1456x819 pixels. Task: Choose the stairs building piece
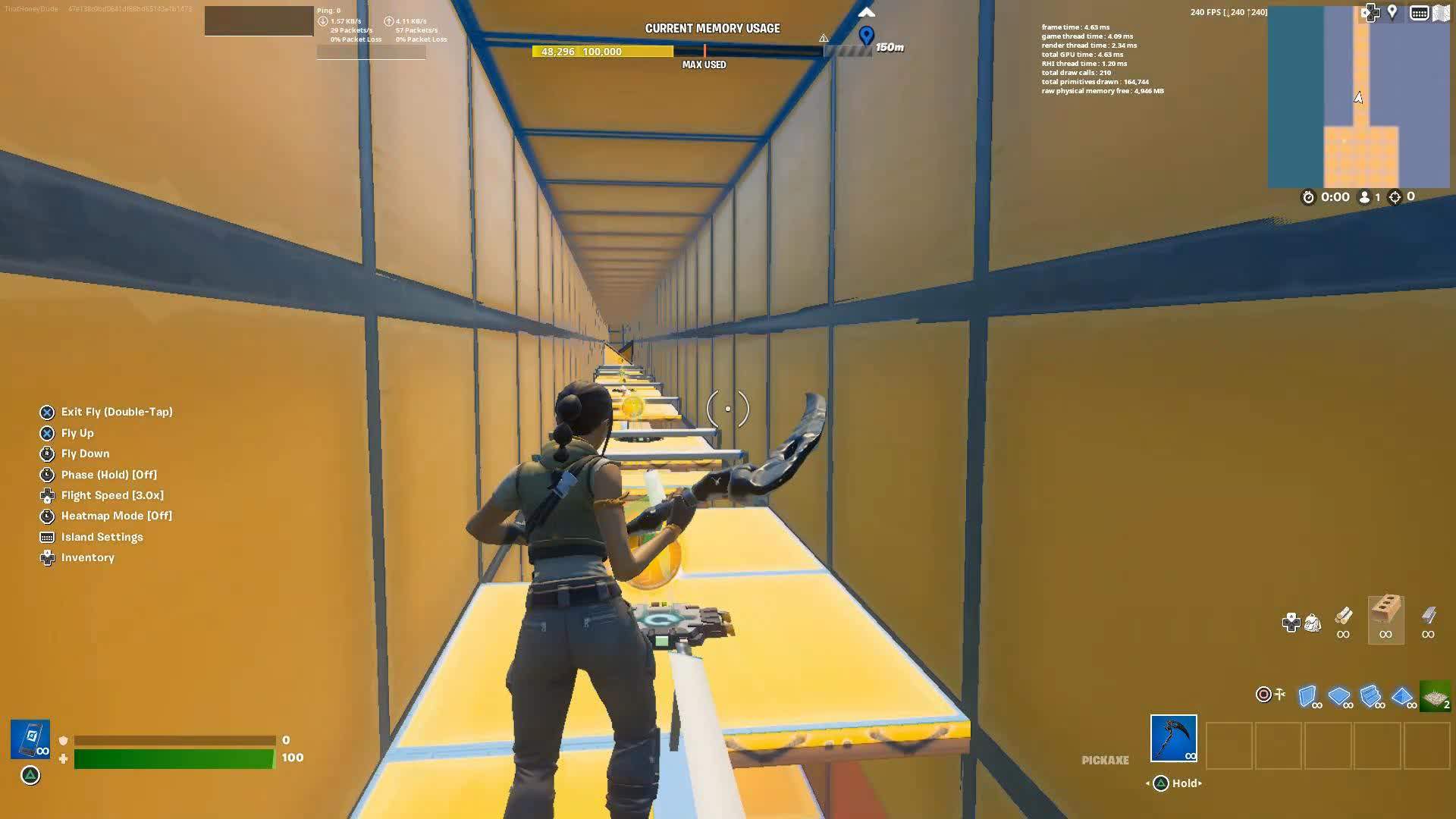point(1370,696)
